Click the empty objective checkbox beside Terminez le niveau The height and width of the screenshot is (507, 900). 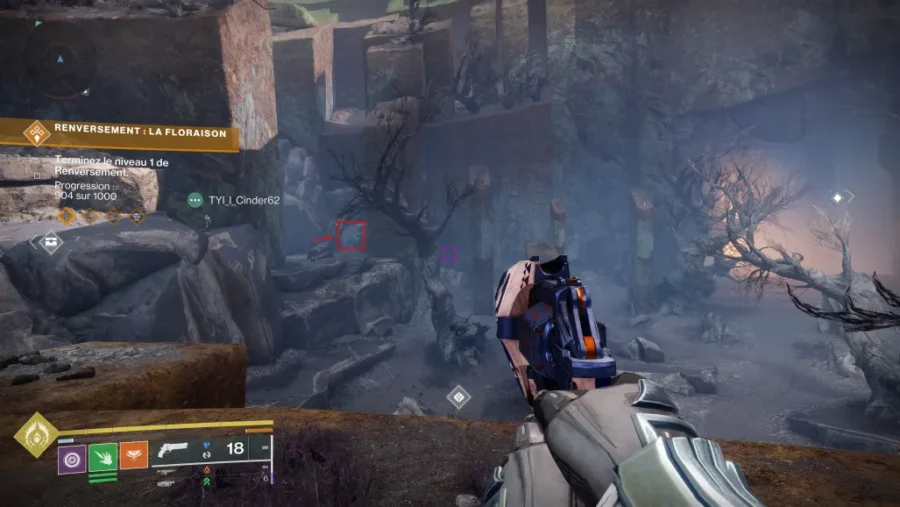click(x=37, y=176)
